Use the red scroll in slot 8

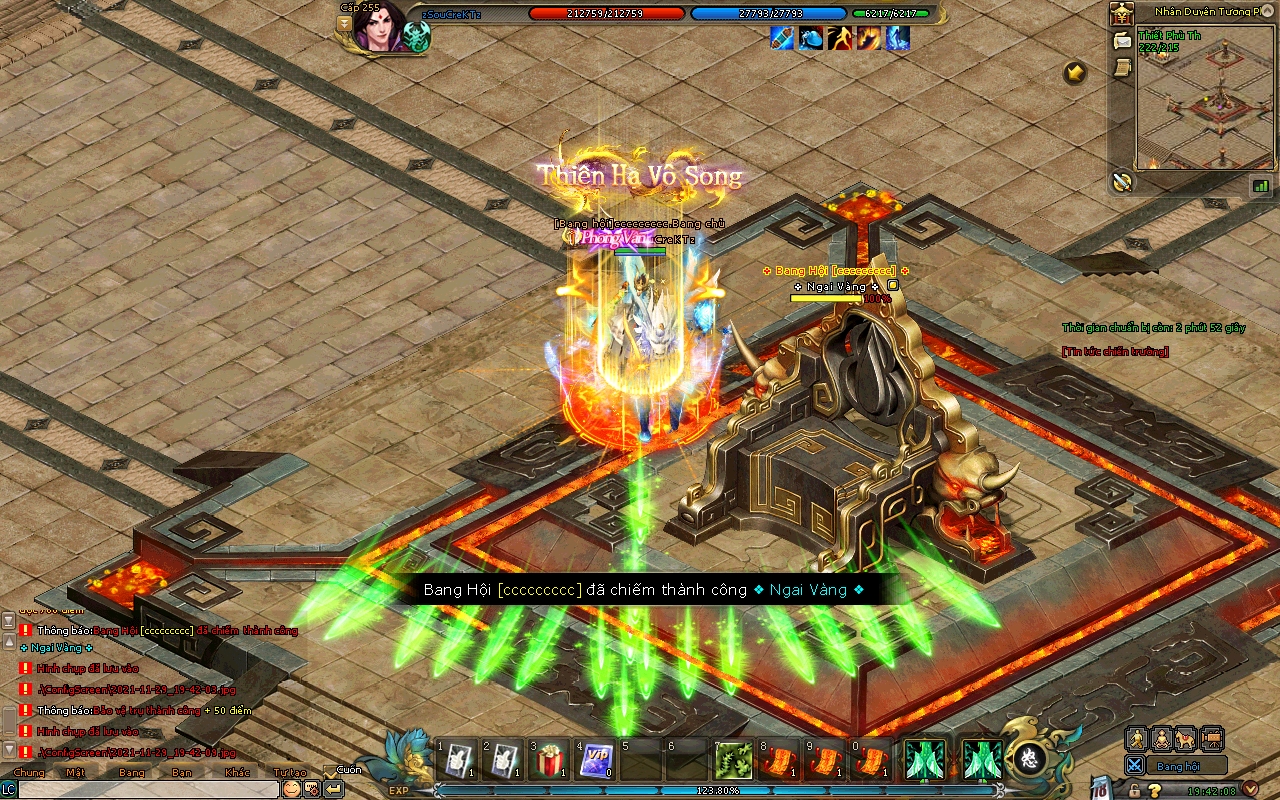[780, 760]
